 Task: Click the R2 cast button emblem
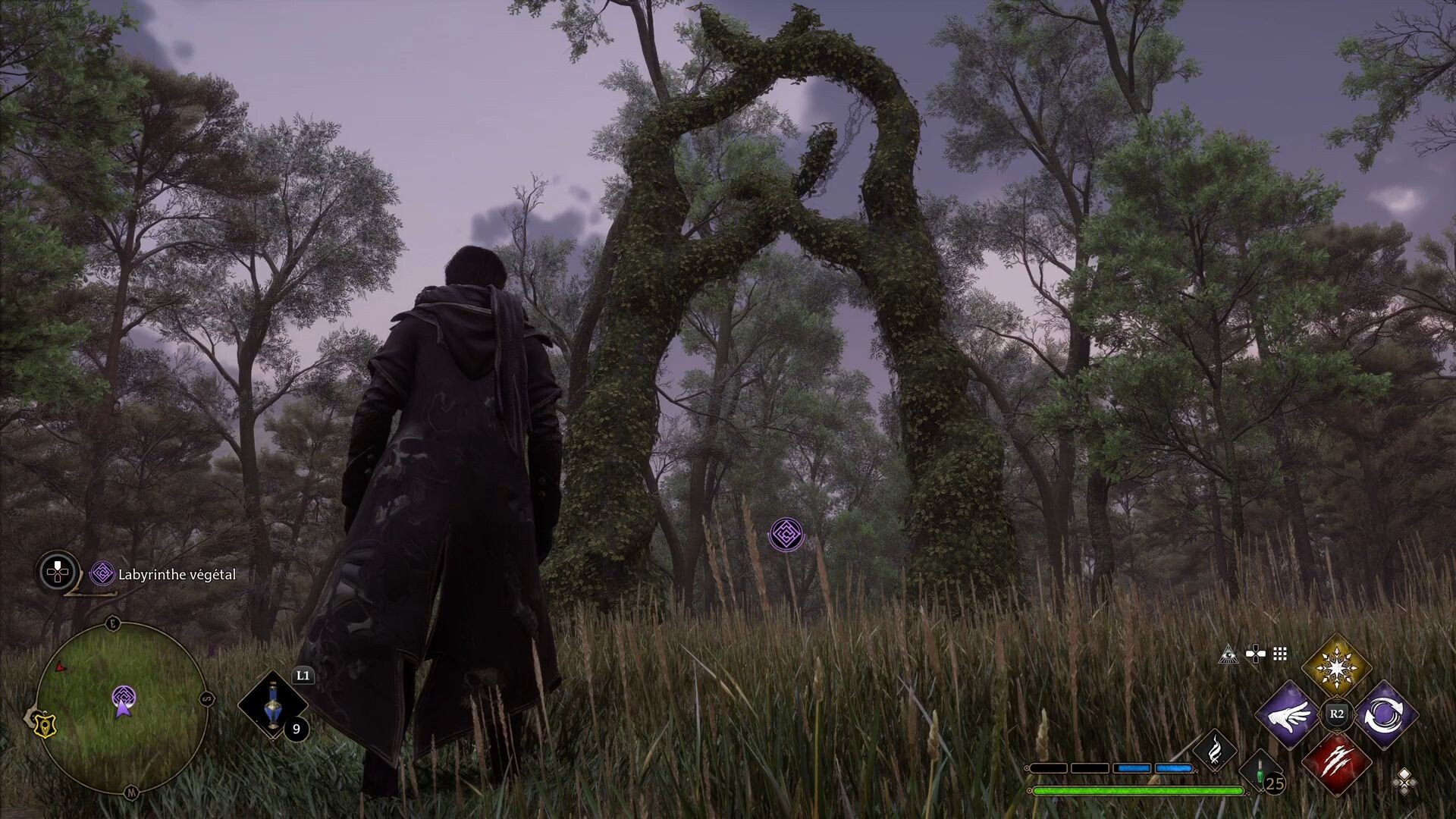1336,713
